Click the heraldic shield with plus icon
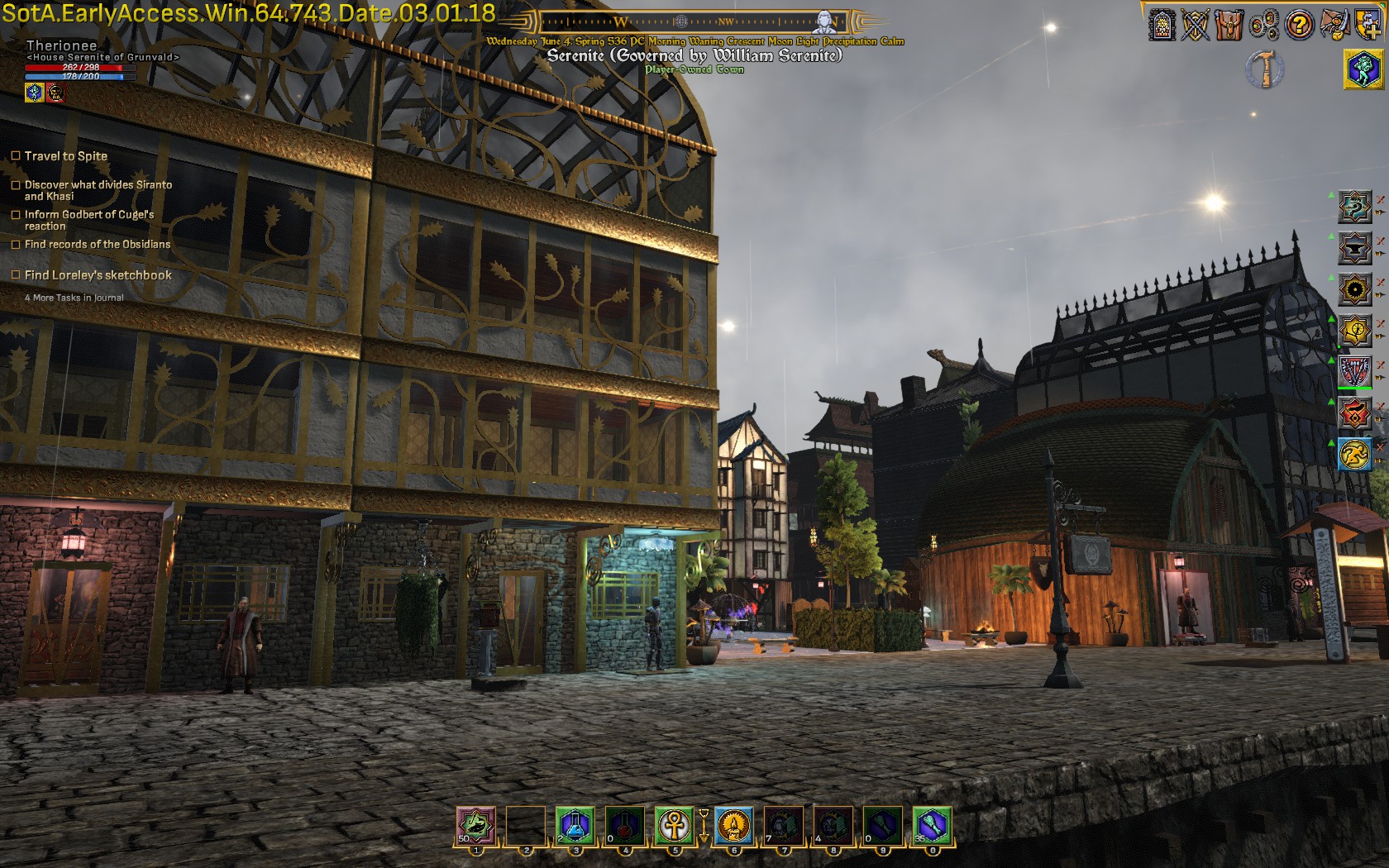Viewport: 1389px width, 868px height. 1368,26
